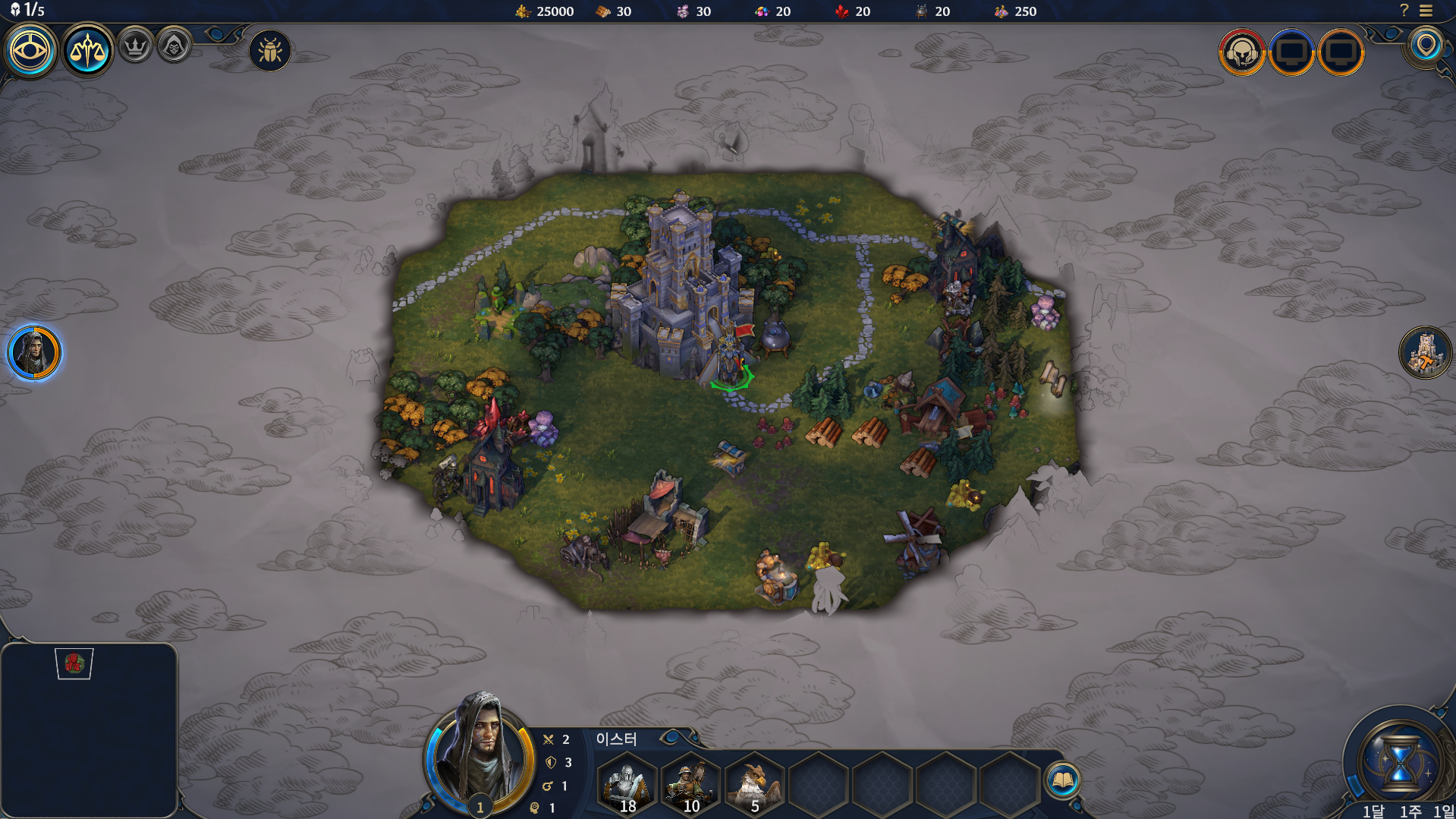This screenshot has height=819, width=1456.
Task: Open the golden scales panel
Action: point(87,51)
